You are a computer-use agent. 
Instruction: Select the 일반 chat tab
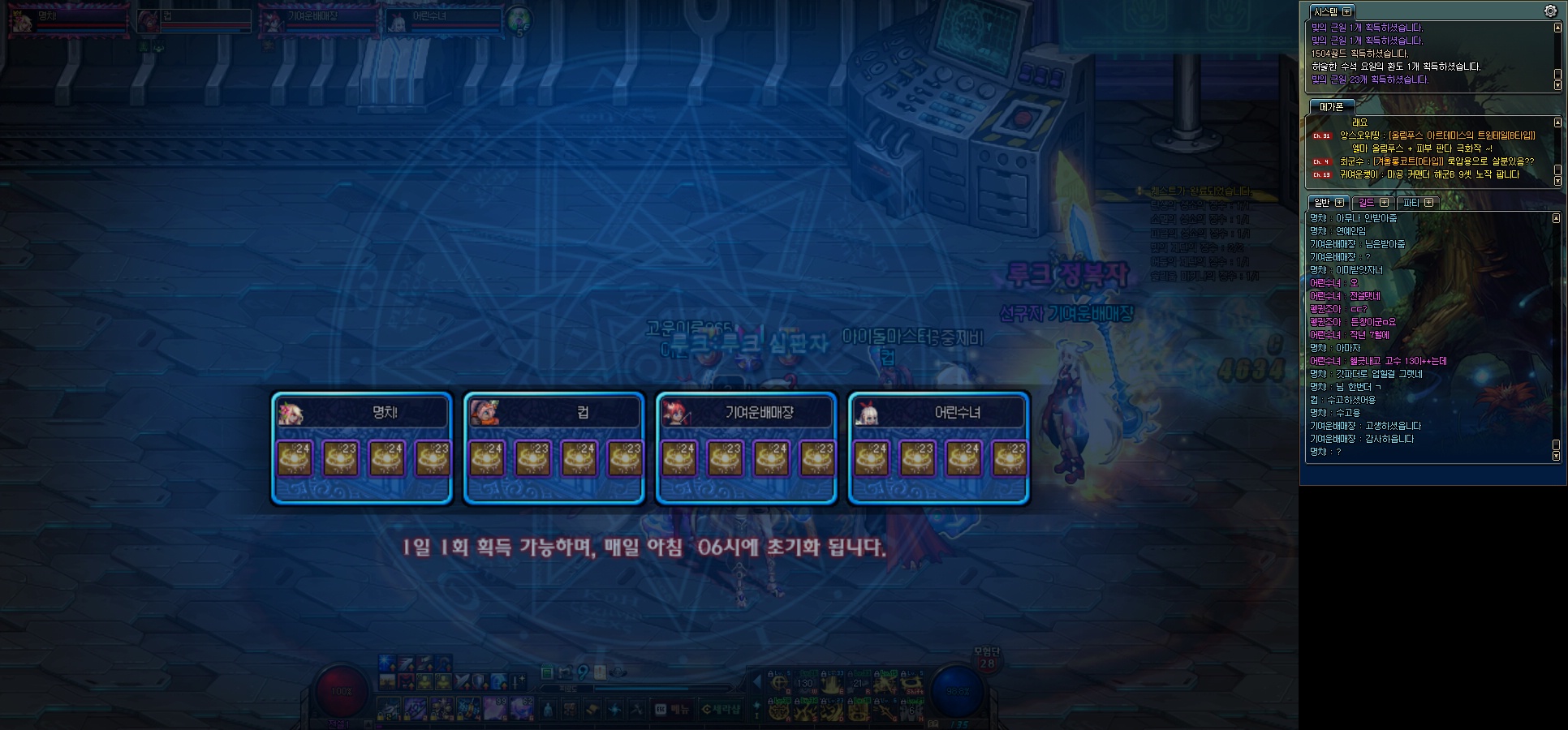[x=1328, y=202]
